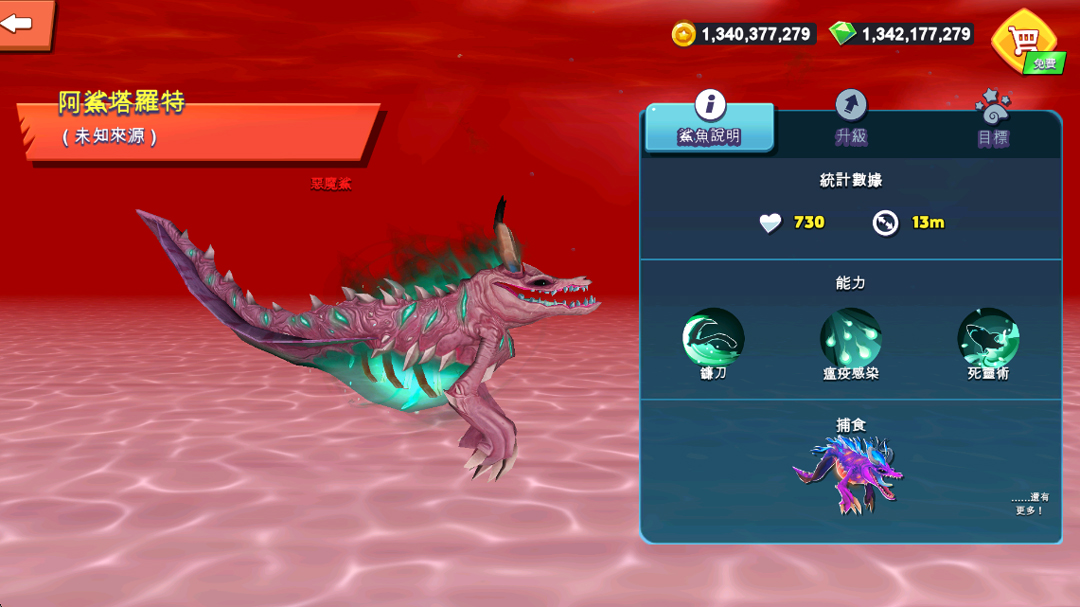
Task: Tap the green gem currency icon
Action: click(x=843, y=34)
